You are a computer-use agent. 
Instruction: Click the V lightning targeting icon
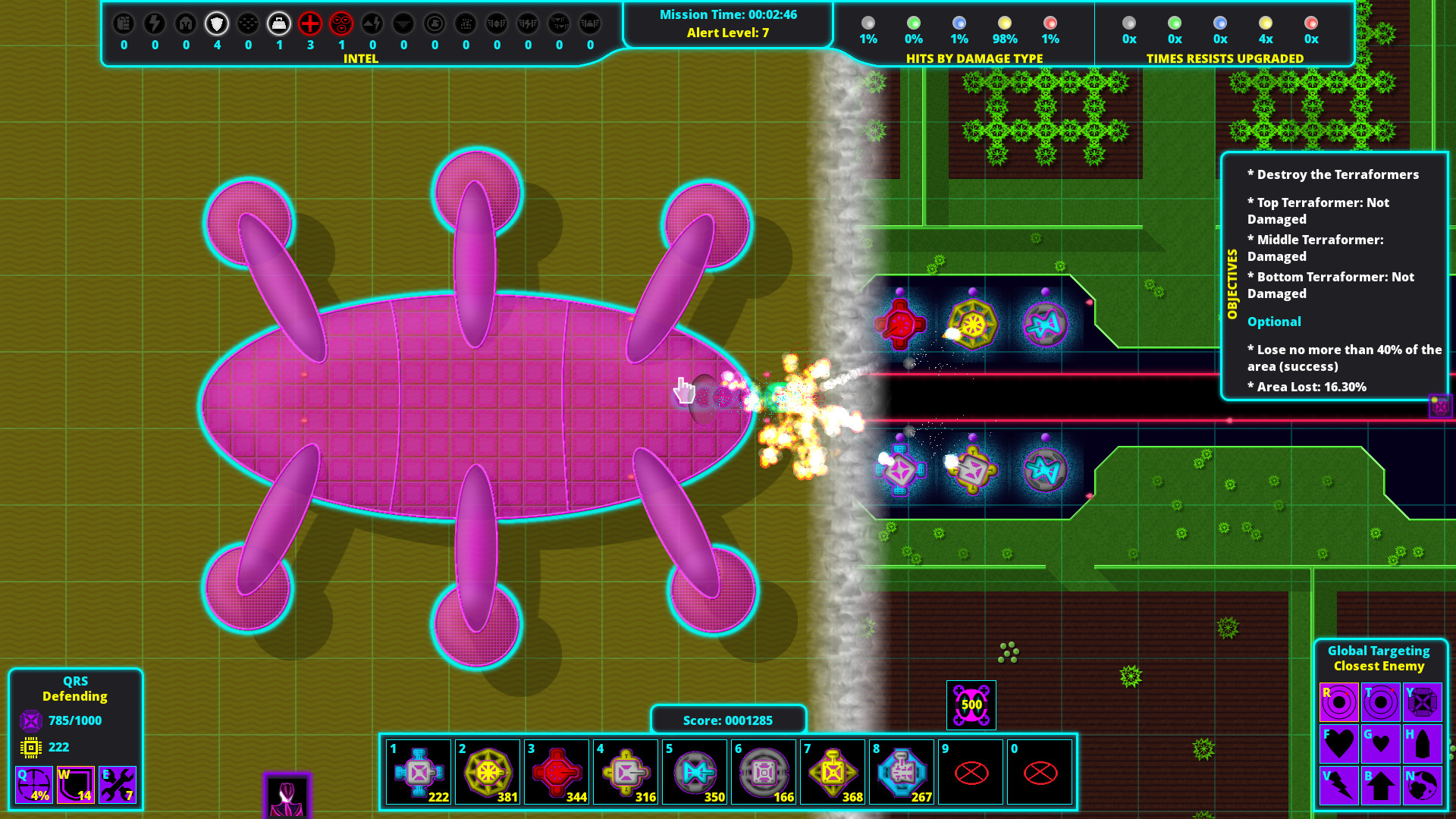tap(1338, 786)
